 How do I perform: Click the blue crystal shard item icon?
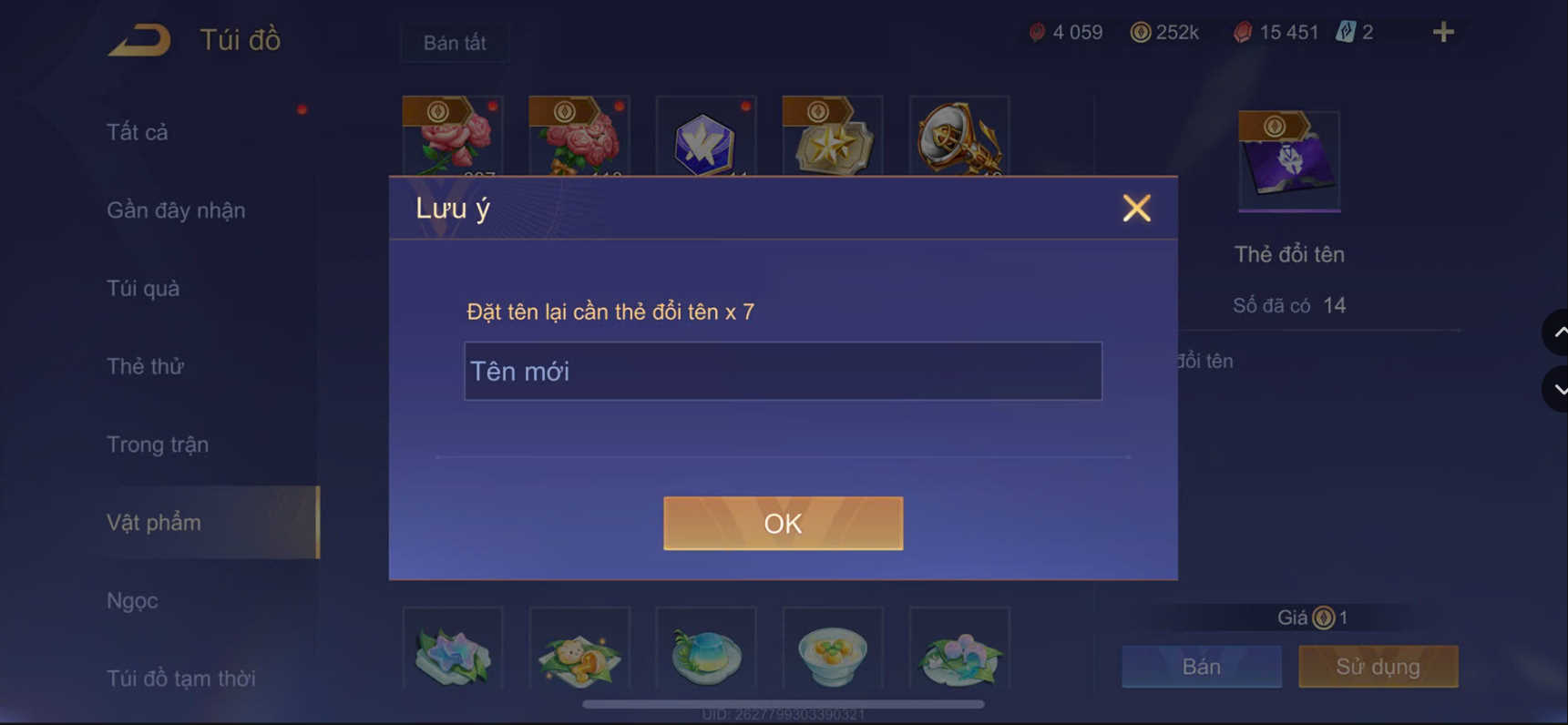(706, 141)
